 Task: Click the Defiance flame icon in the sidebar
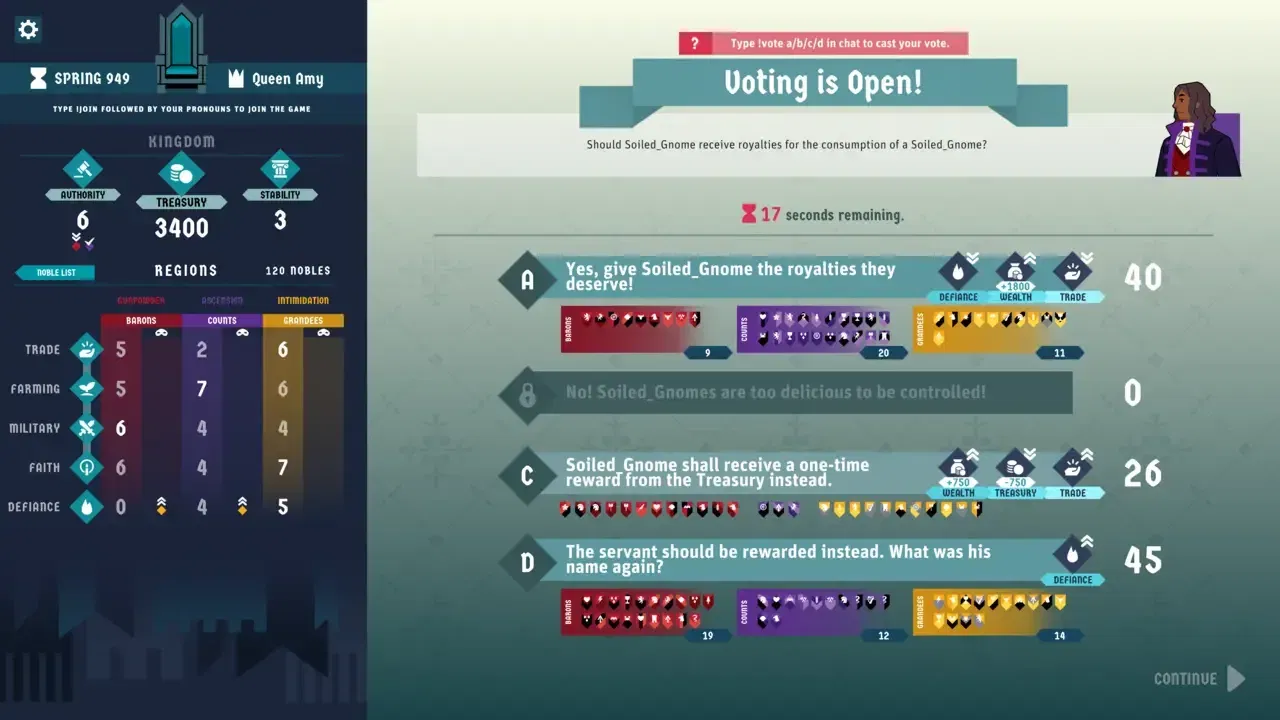(87, 507)
